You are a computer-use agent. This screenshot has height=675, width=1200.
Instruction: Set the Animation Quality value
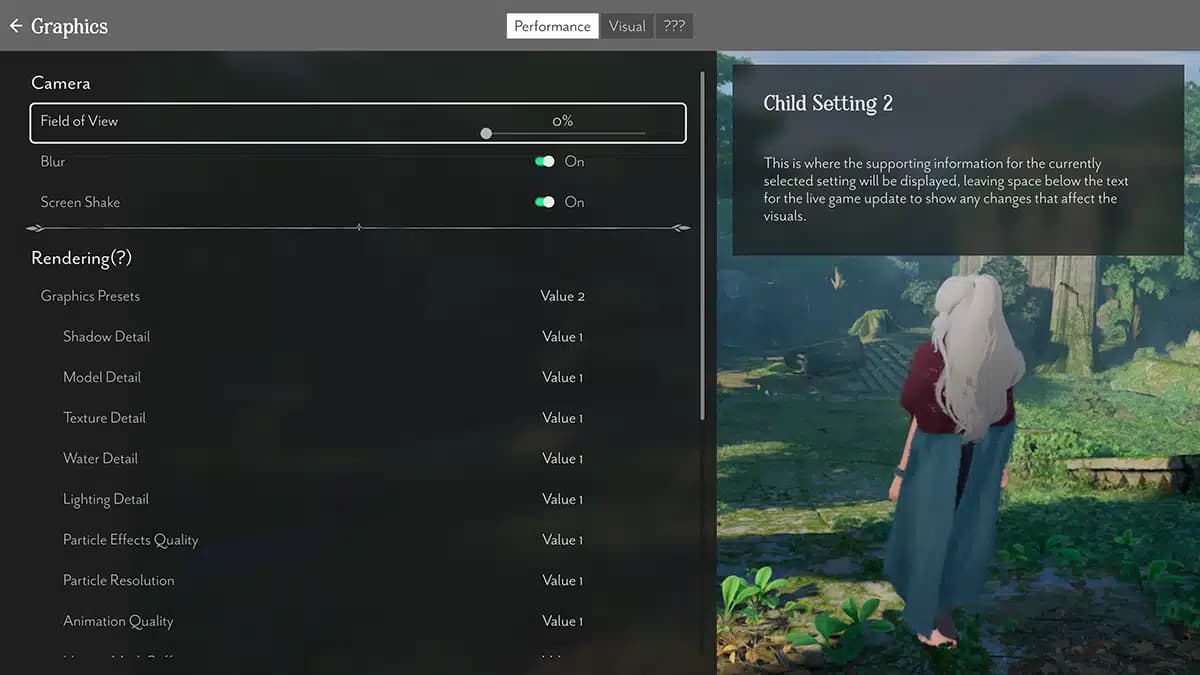coord(562,621)
